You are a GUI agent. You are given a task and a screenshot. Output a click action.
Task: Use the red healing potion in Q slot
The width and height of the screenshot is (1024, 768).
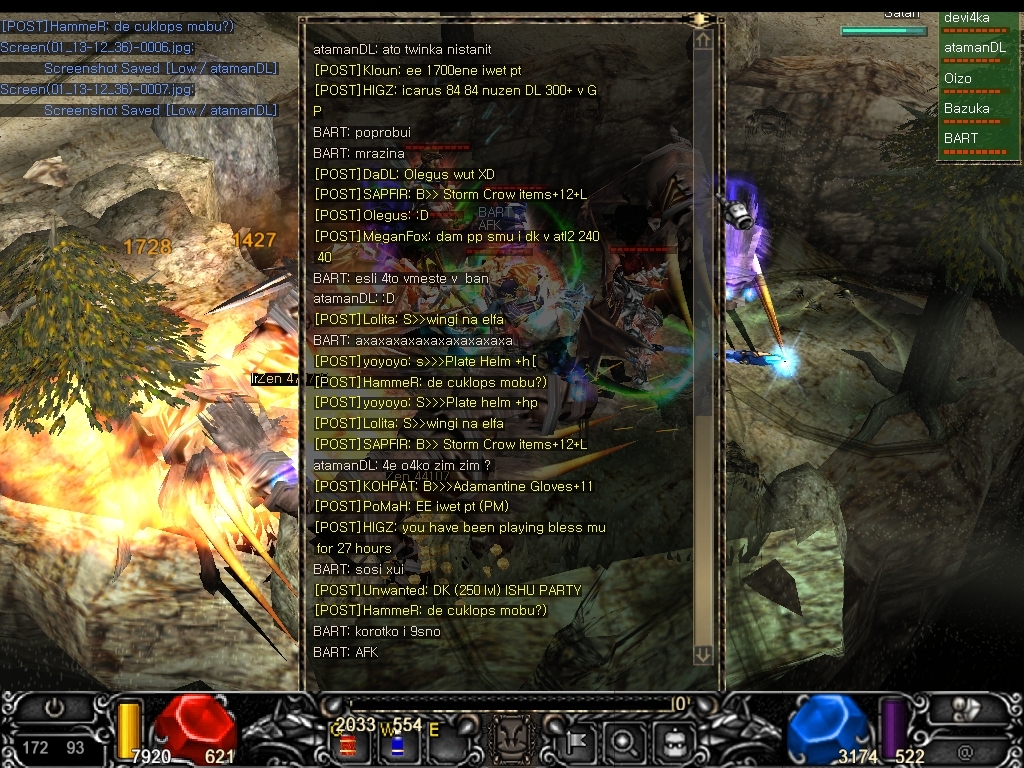tap(350, 744)
